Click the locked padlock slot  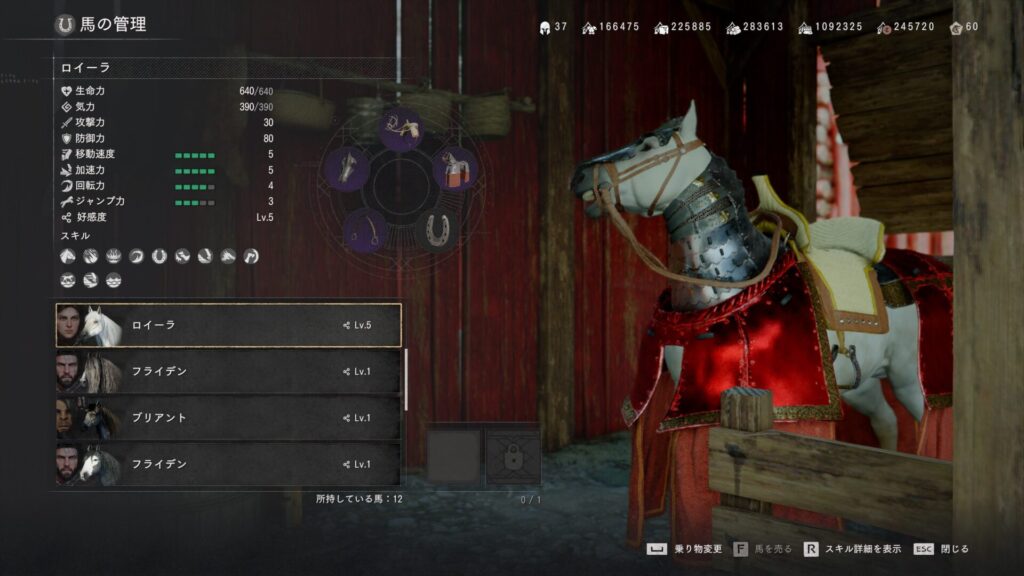[513, 459]
